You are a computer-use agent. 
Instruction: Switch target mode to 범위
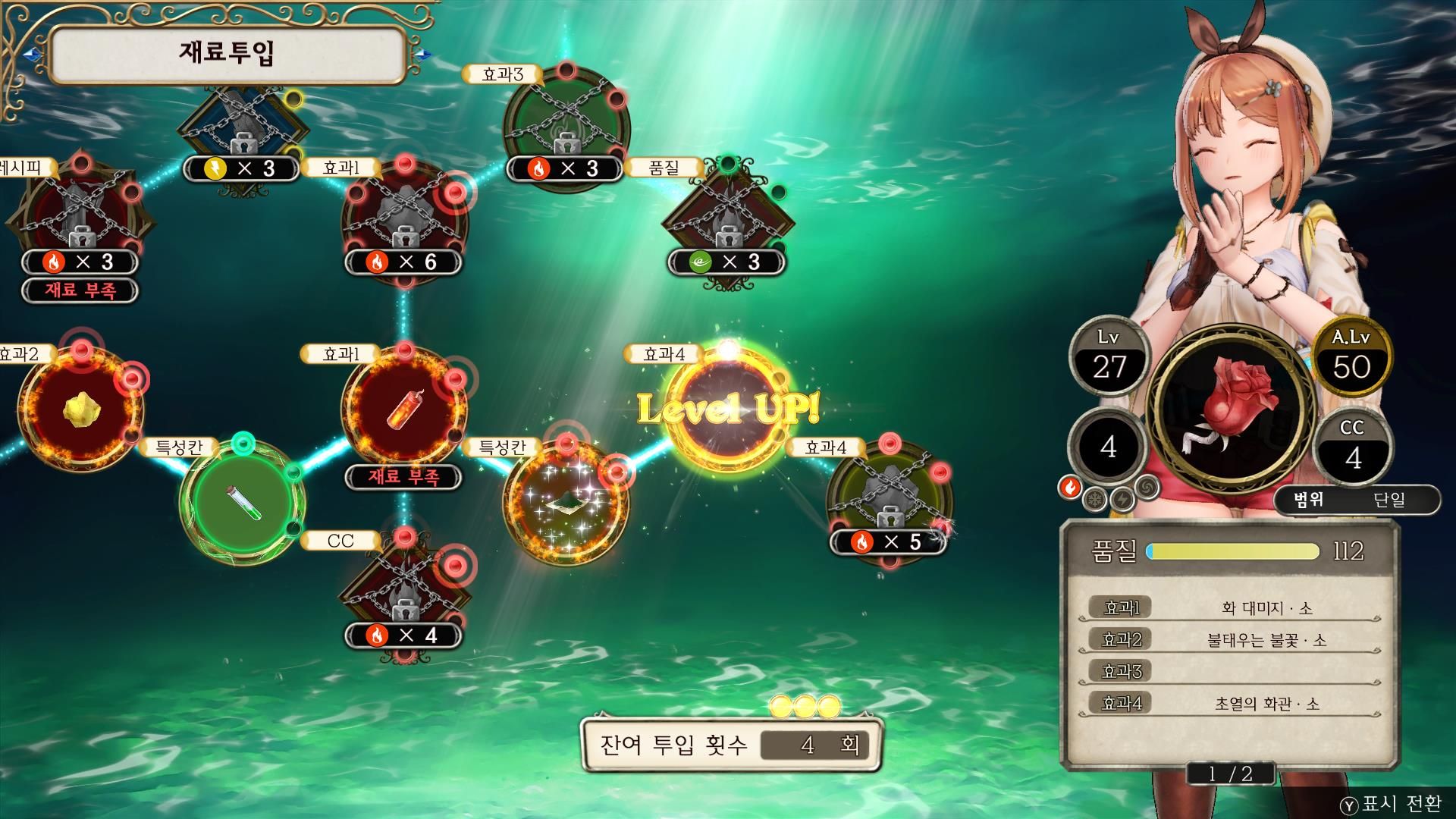pyautogui.click(x=1308, y=500)
